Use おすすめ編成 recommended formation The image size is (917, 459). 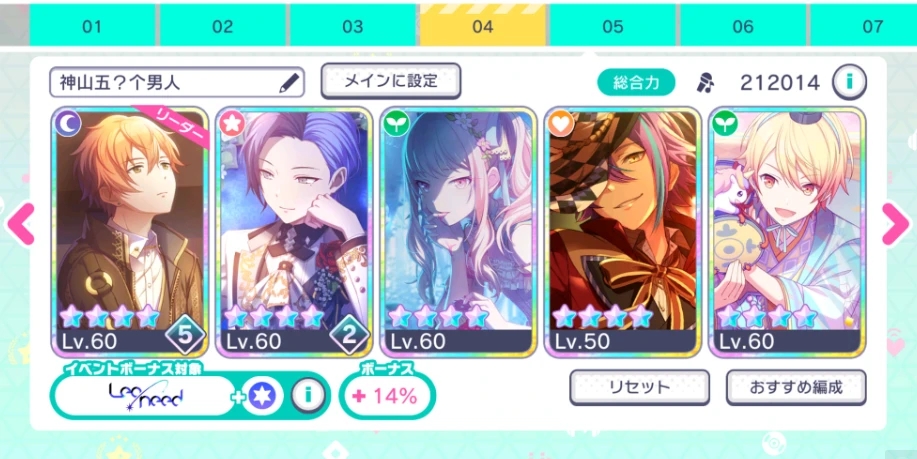(x=796, y=387)
